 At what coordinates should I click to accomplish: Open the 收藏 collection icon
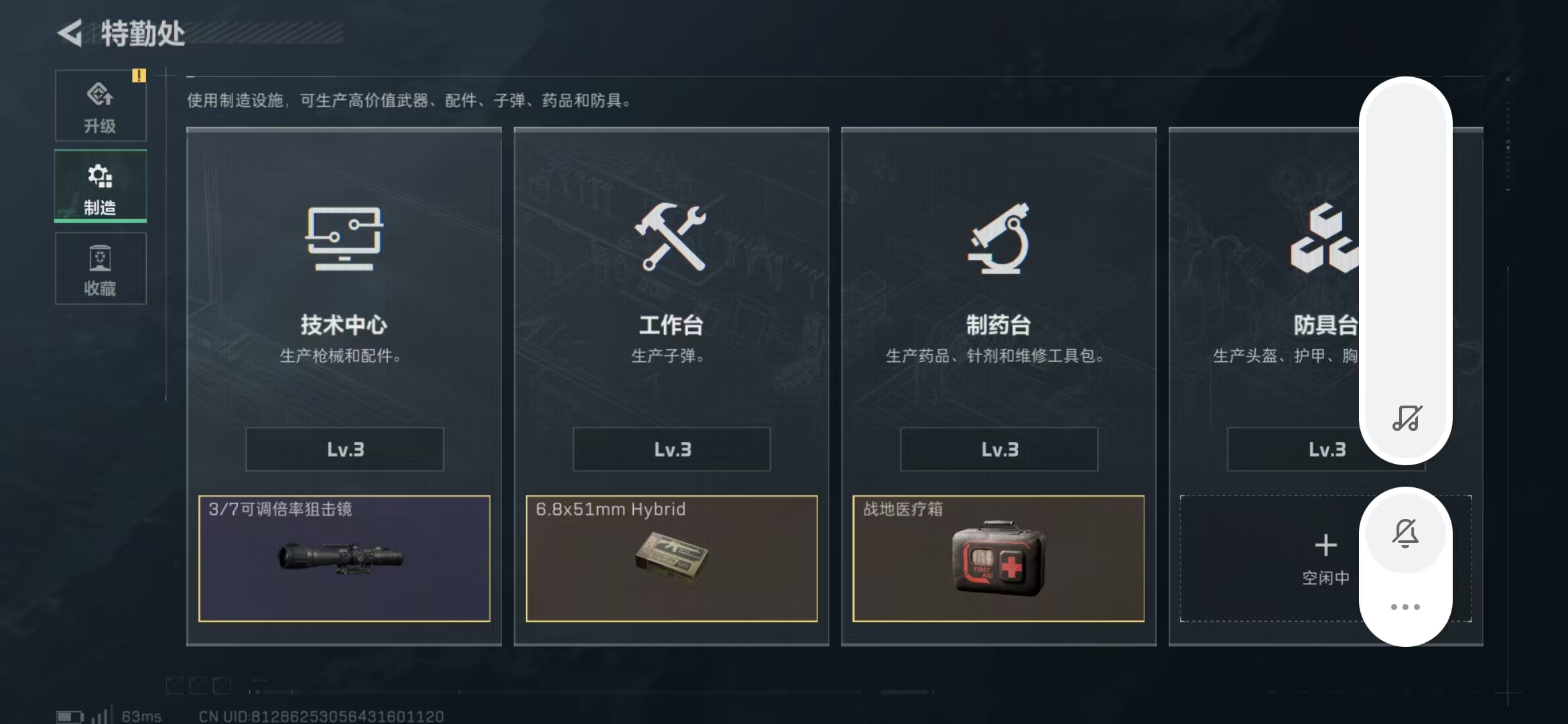point(101,260)
